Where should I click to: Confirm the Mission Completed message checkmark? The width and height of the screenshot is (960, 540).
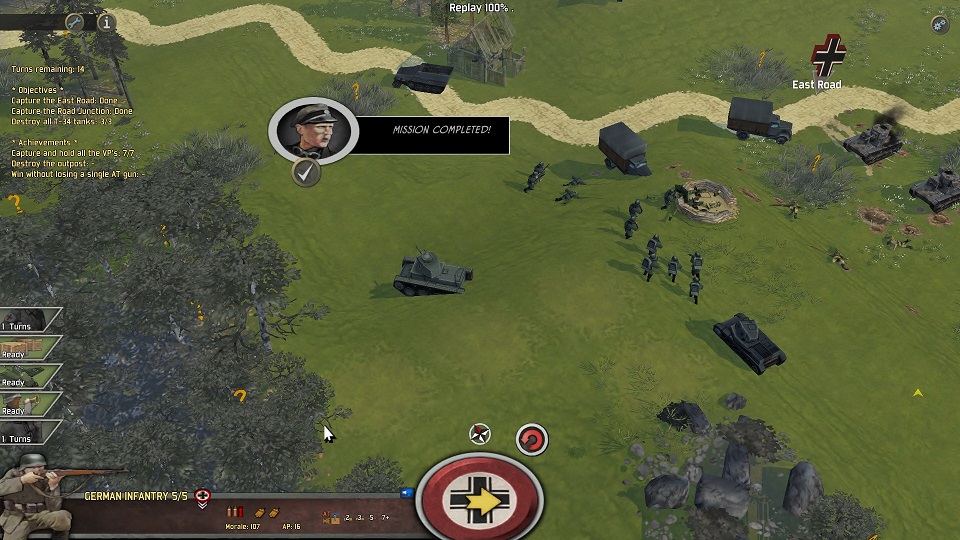pos(306,172)
